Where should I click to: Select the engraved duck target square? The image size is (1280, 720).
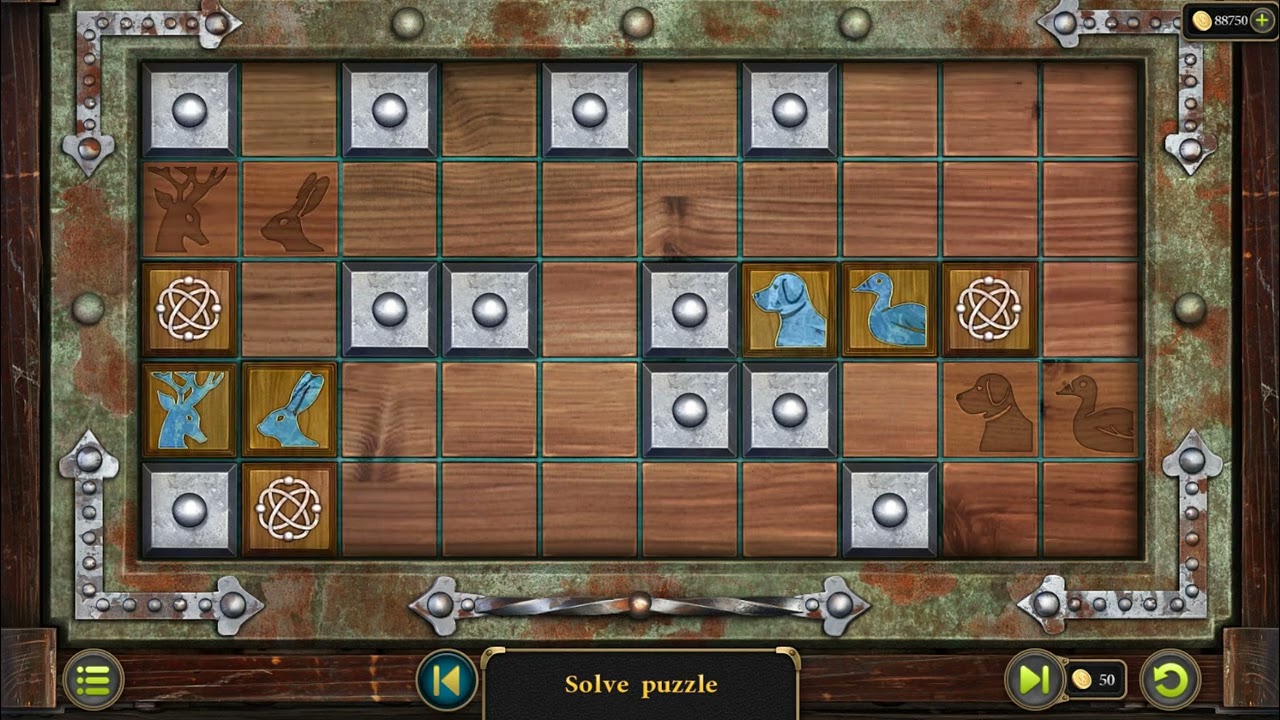click(x=1090, y=410)
